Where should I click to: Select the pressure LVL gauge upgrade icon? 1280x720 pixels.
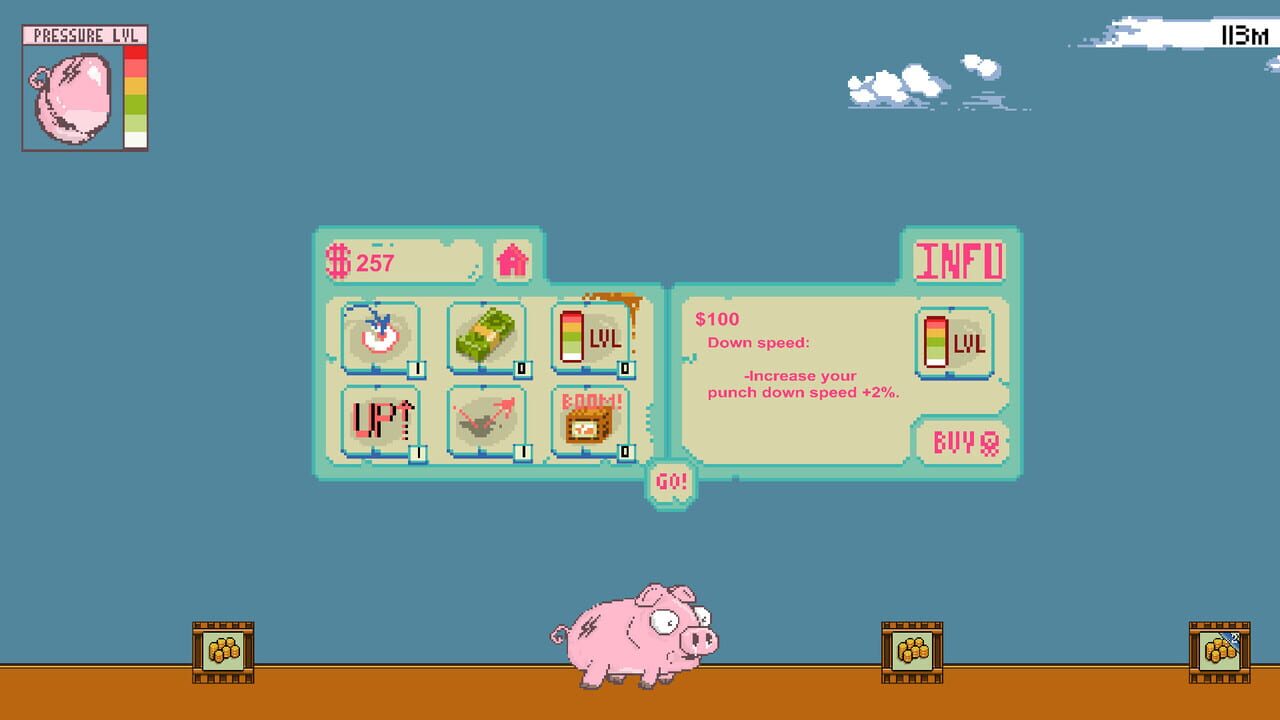(x=590, y=337)
